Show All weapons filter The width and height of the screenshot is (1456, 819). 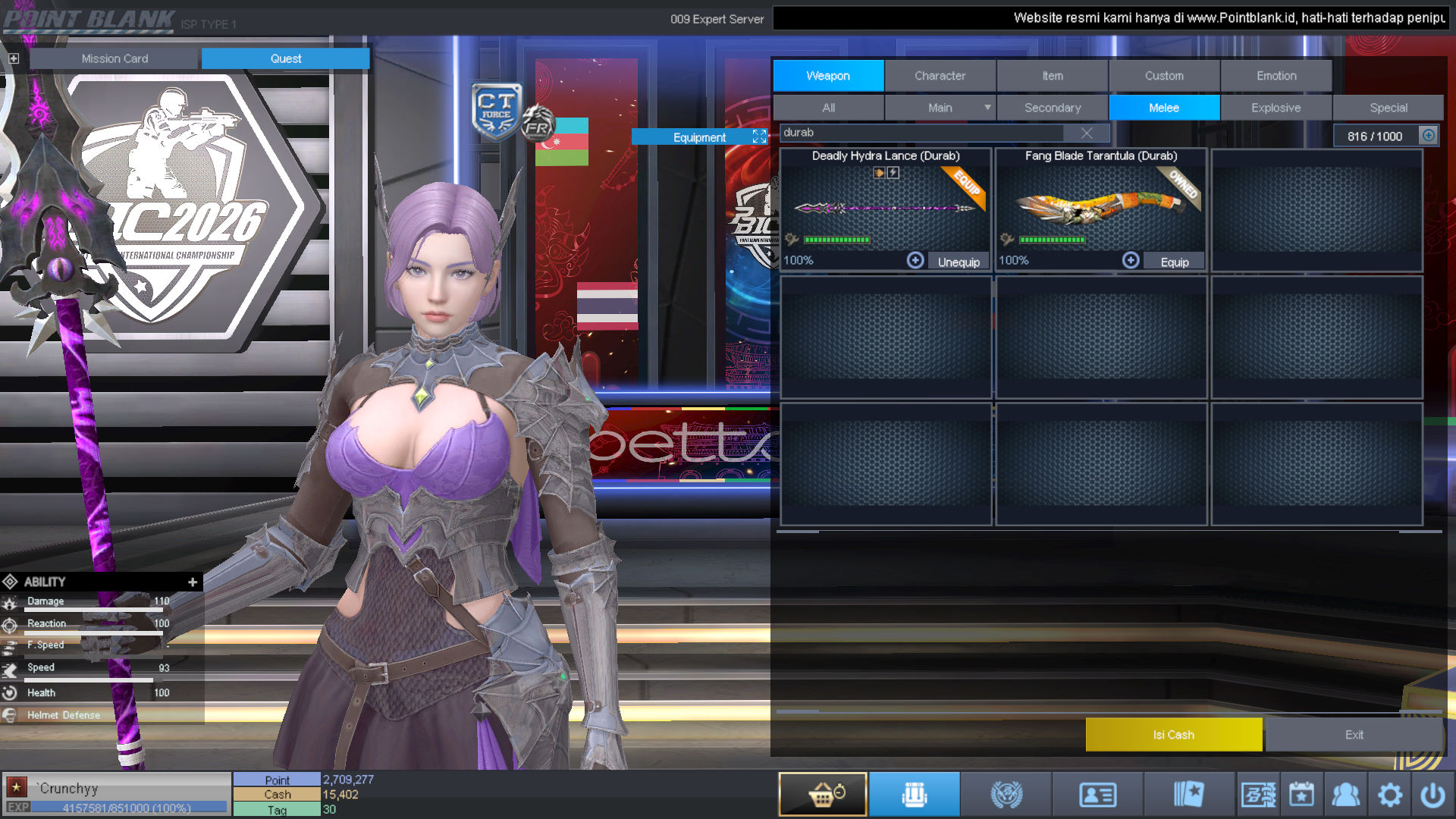[828, 108]
